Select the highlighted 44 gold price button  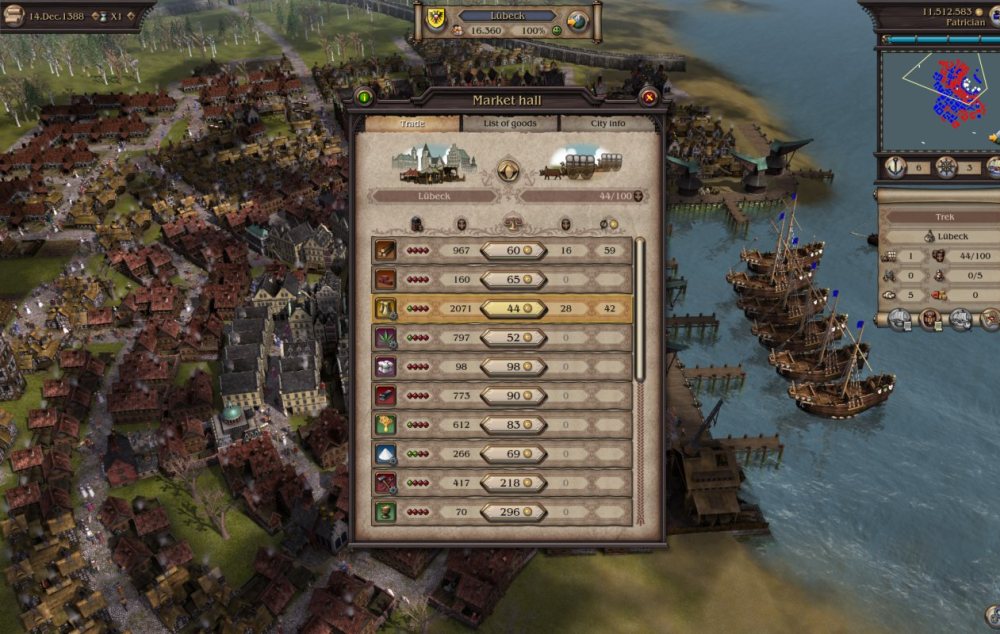pos(513,309)
